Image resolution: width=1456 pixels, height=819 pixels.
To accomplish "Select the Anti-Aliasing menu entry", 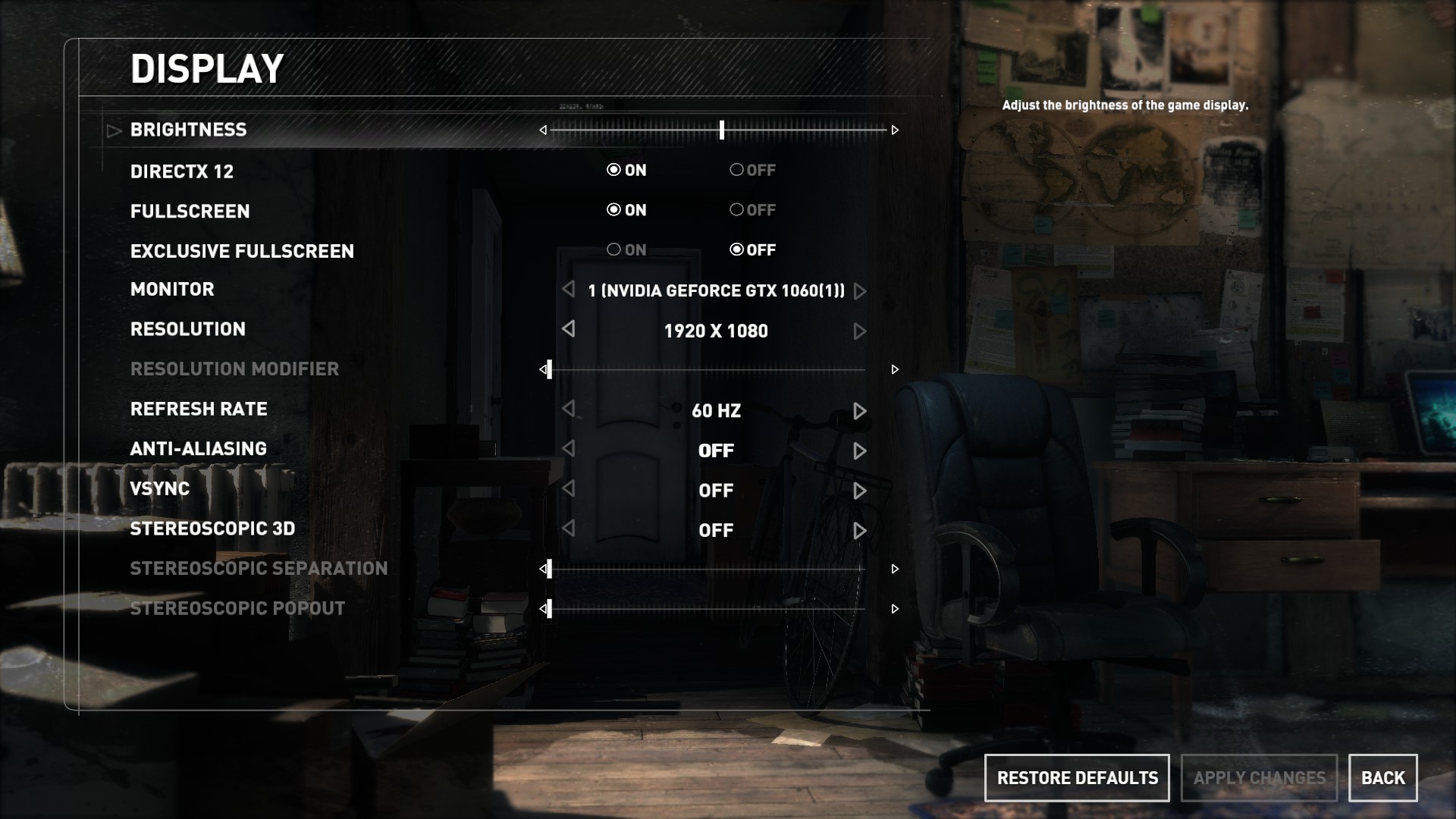I will coord(199,449).
